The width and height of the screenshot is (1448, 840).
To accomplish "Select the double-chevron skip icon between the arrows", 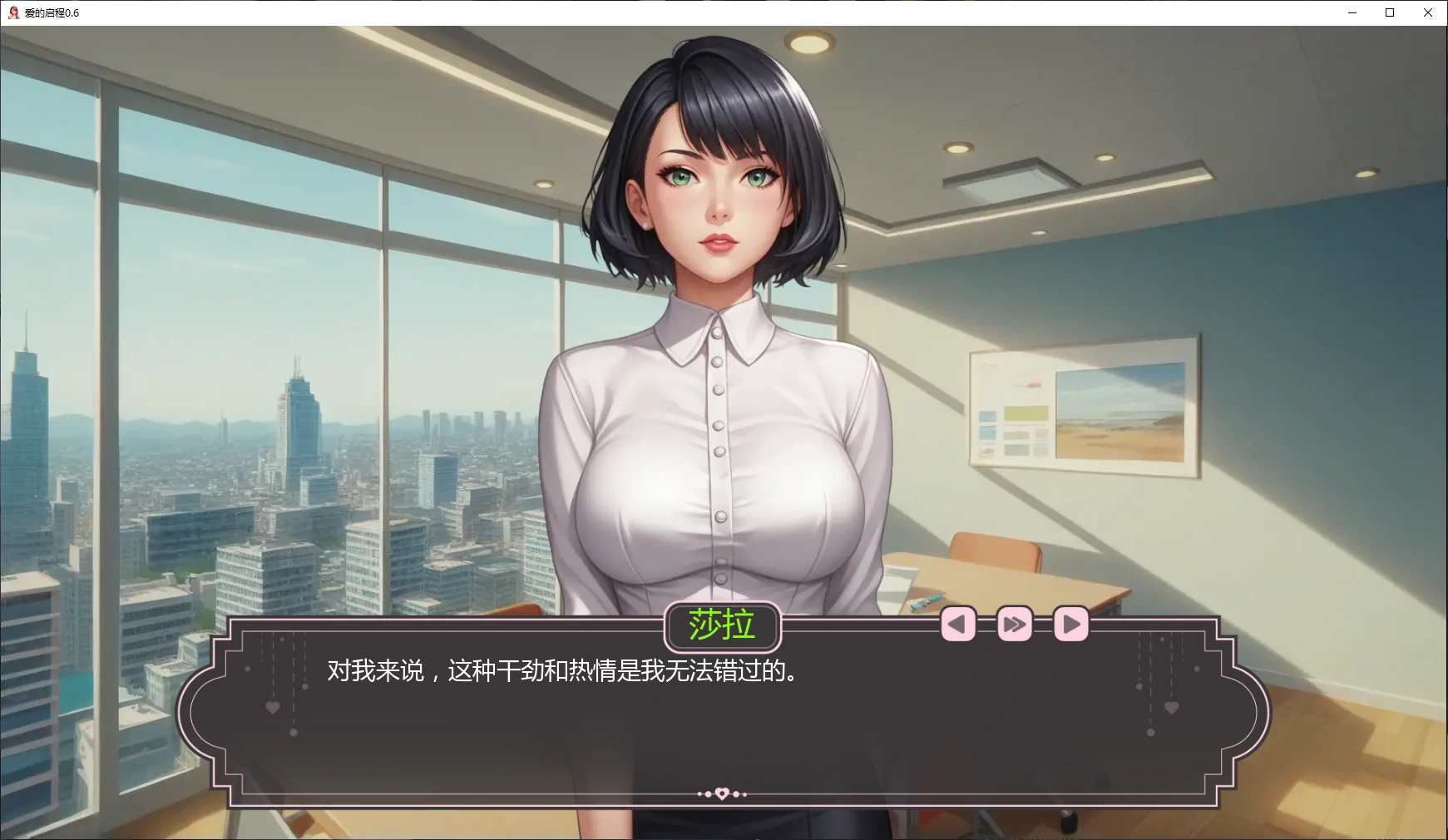I will 1014,624.
